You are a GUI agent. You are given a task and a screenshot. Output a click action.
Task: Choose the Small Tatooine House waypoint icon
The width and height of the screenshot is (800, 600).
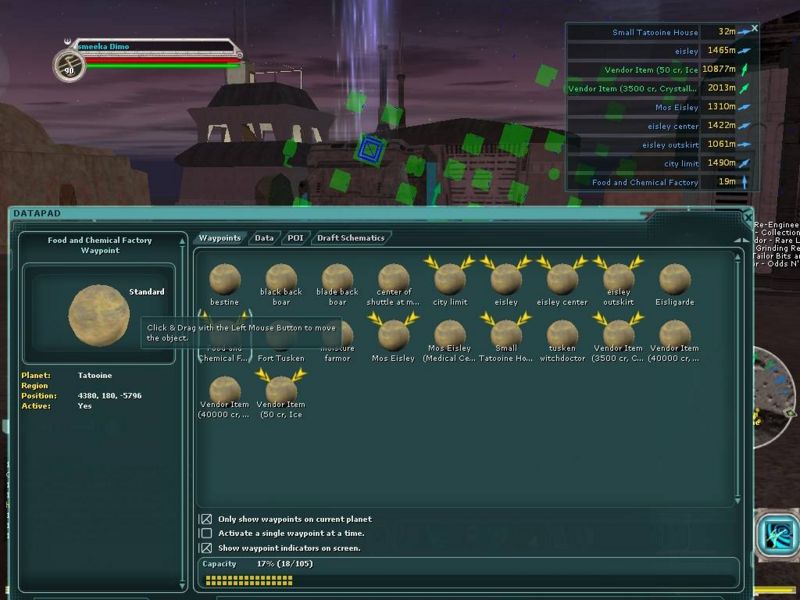506,335
